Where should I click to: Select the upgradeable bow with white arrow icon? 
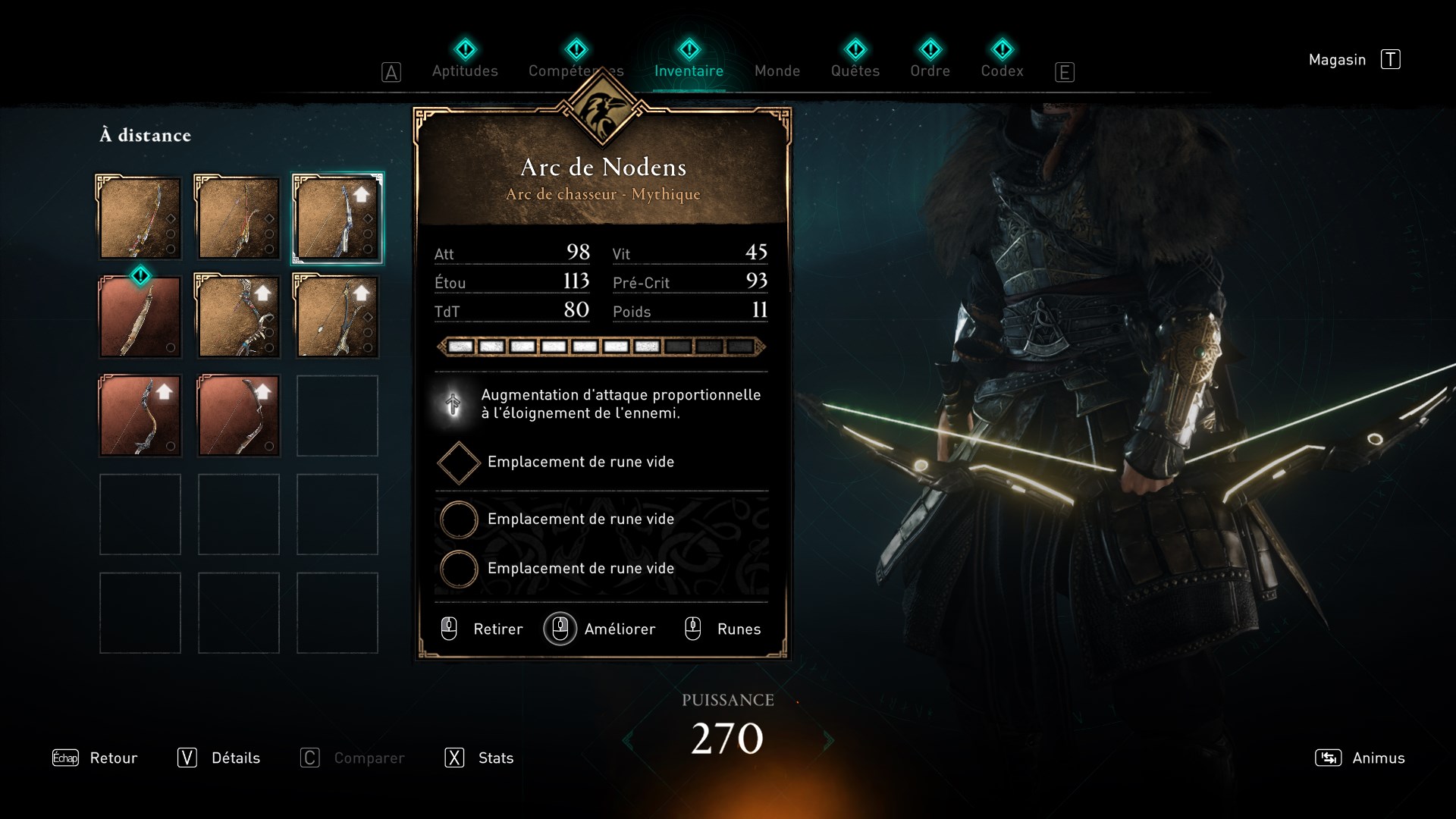[x=237, y=317]
